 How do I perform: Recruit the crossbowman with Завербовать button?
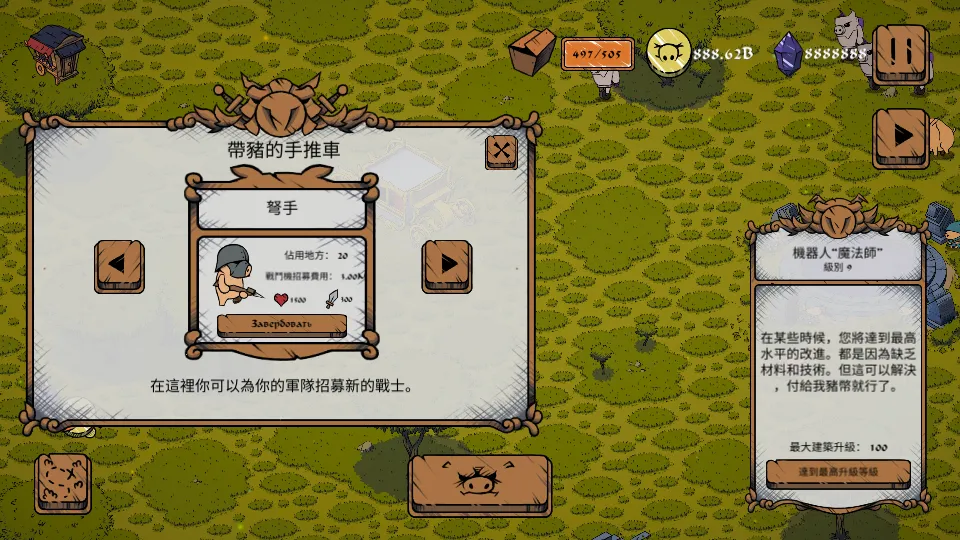(281, 325)
